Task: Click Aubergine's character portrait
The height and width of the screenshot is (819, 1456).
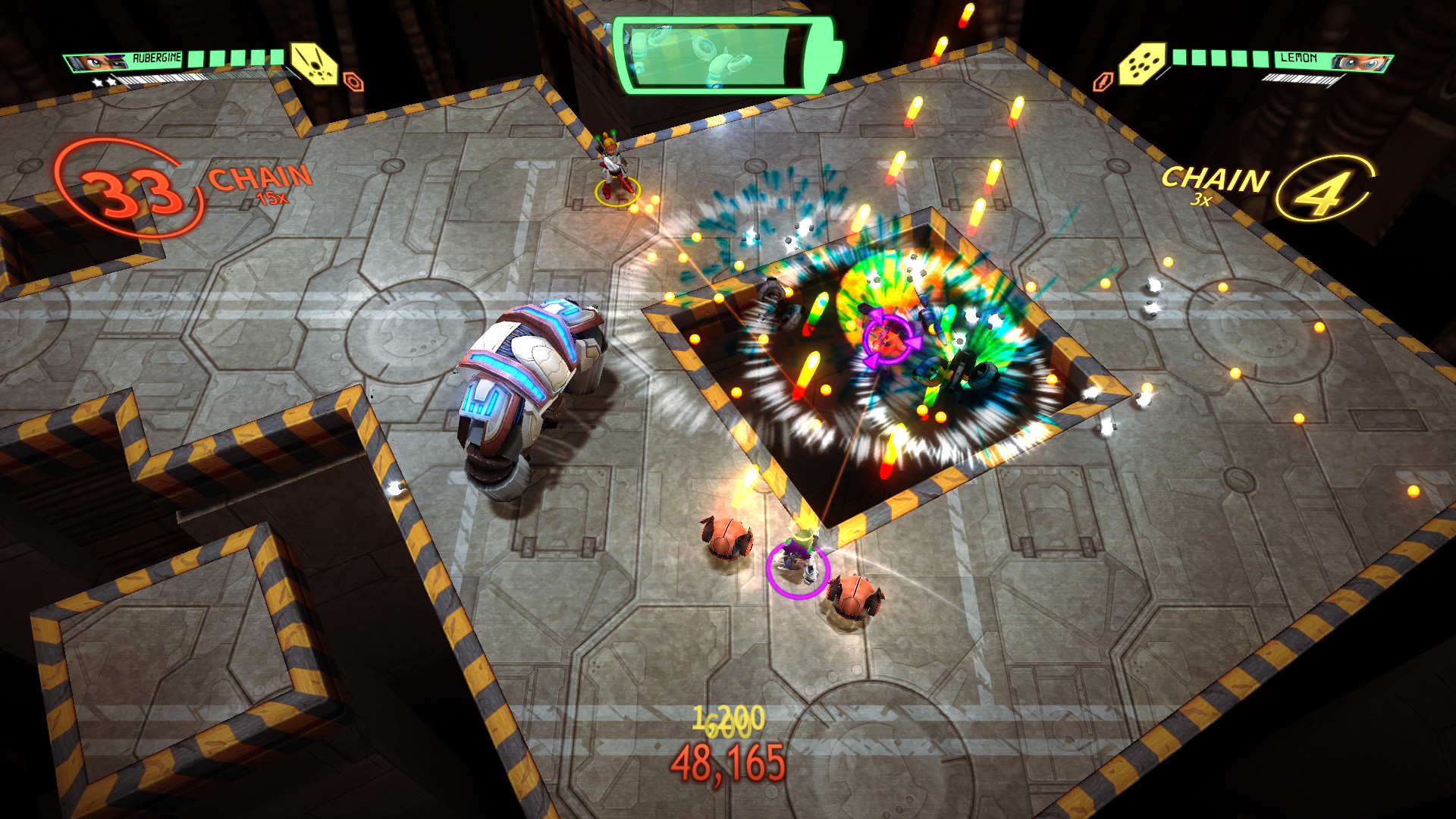Action: pyautogui.click(x=96, y=61)
